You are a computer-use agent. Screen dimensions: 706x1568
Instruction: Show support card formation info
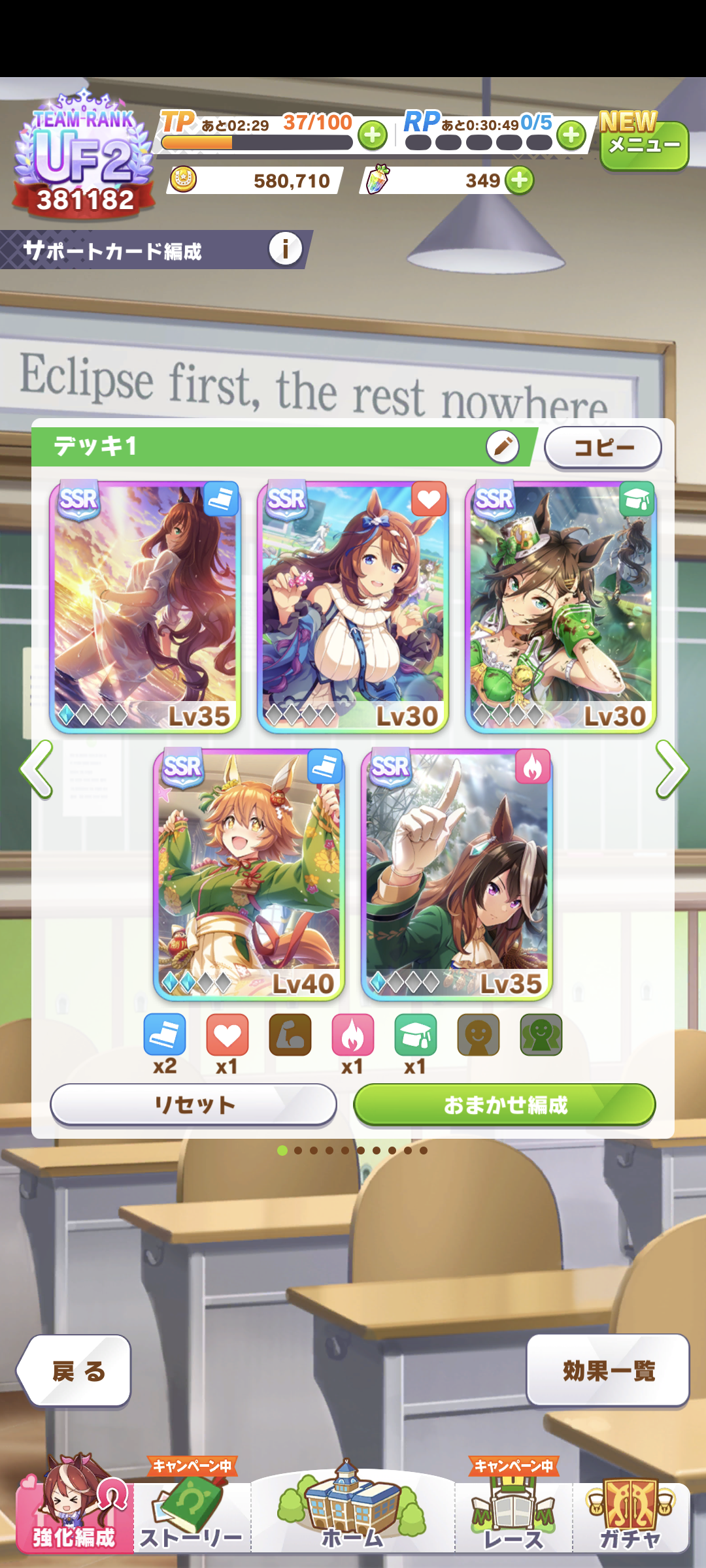[285, 249]
